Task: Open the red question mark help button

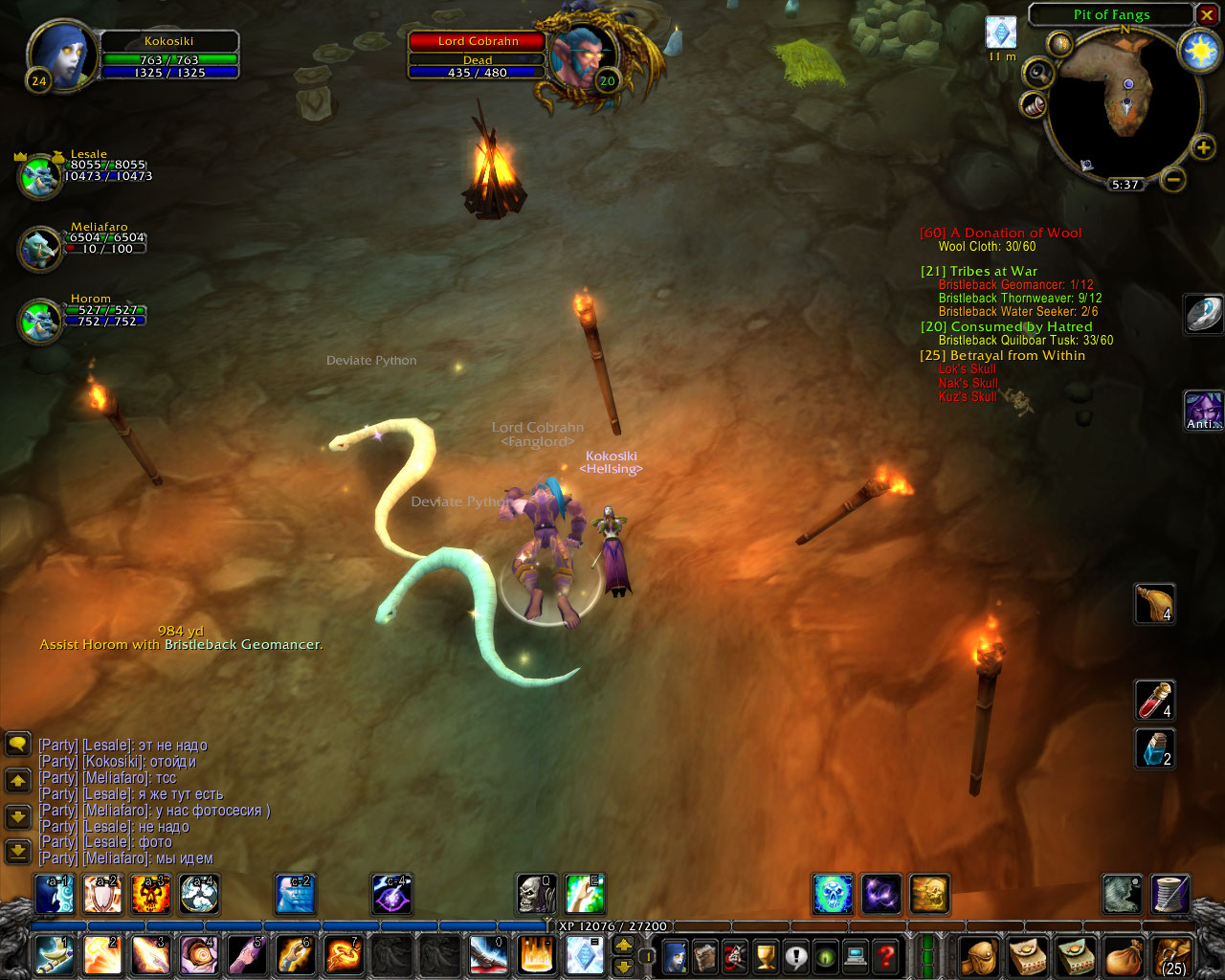Action: [x=886, y=955]
